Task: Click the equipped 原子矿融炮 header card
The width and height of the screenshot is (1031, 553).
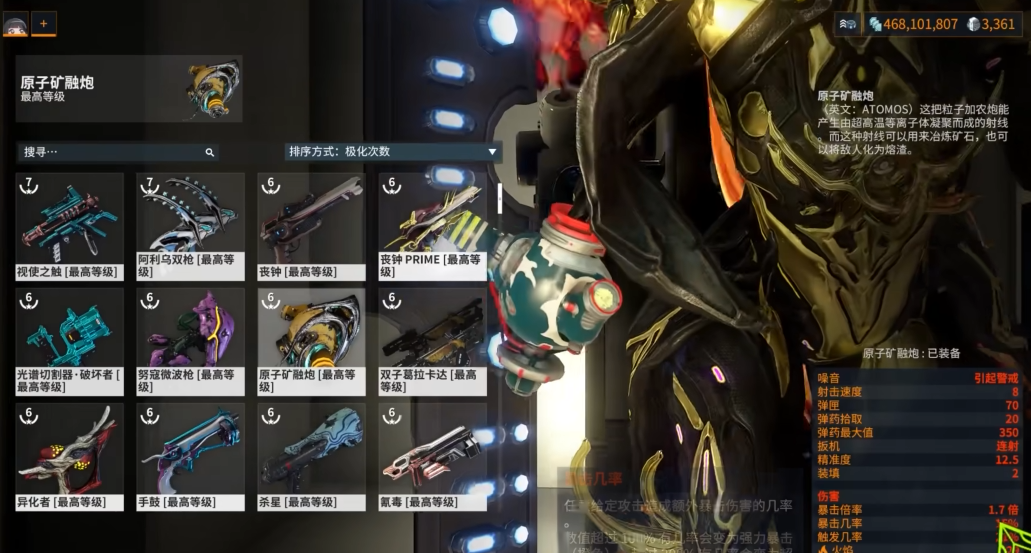Action: click(x=129, y=89)
